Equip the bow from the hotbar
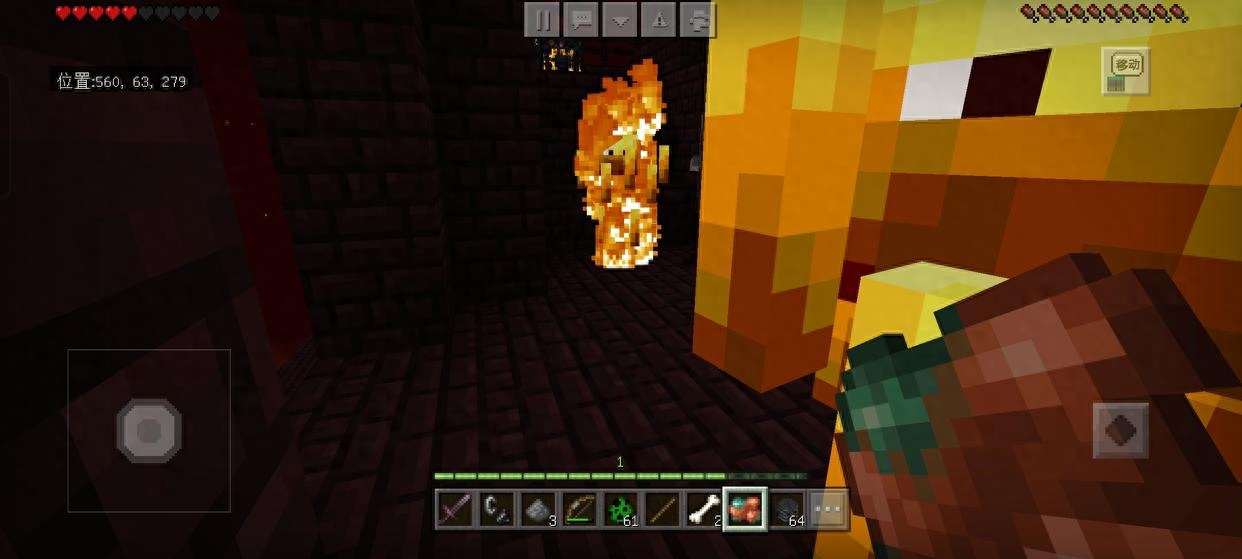 click(579, 509)
